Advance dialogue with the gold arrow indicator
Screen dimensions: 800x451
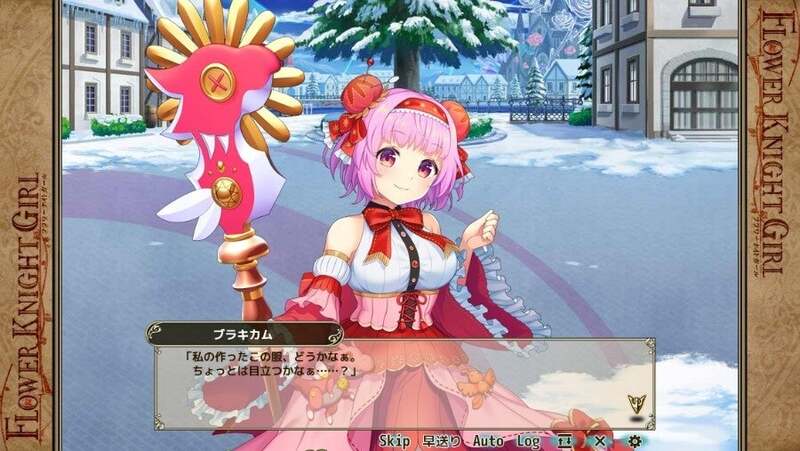coord(634,404)
